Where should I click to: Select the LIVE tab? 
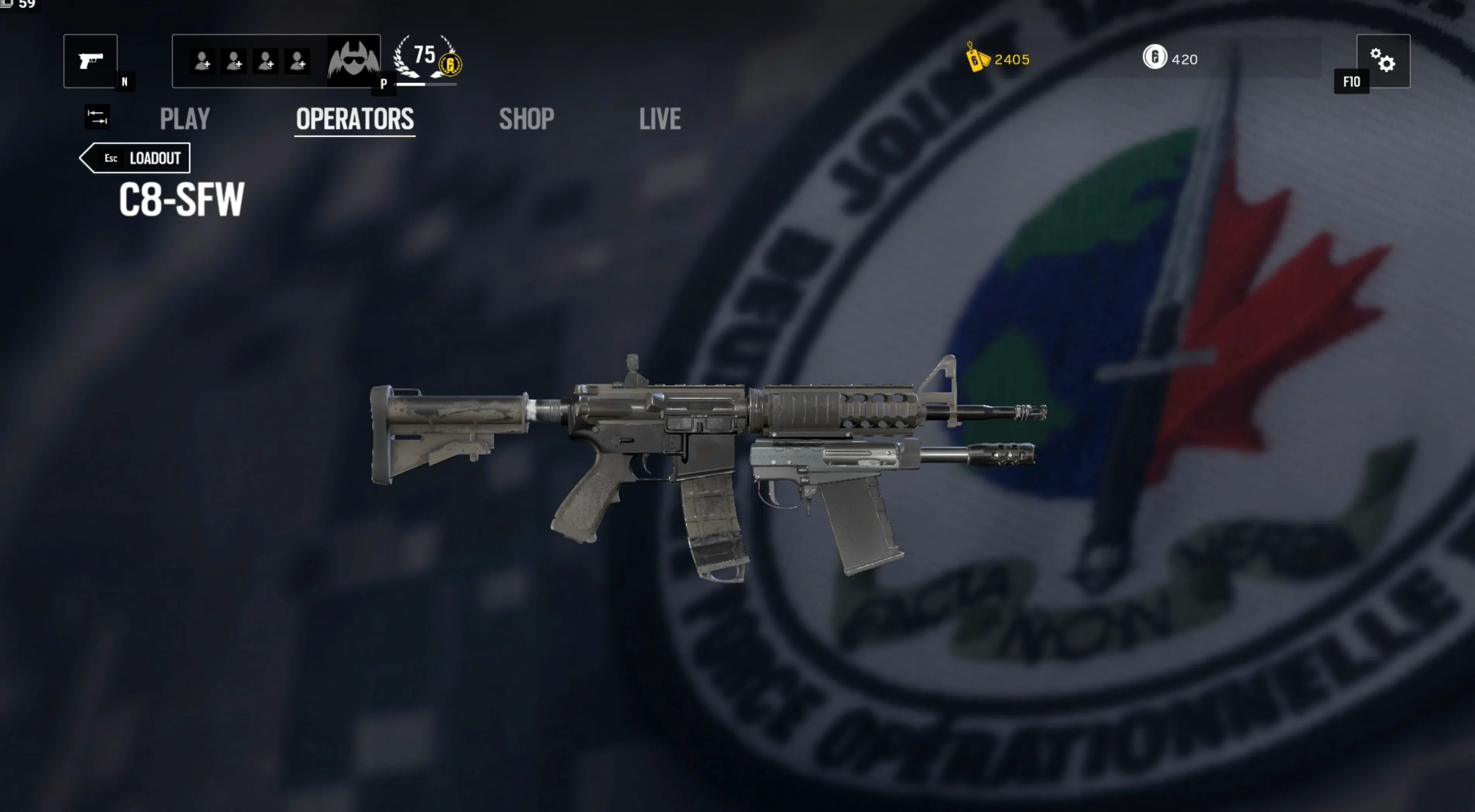point(660,119)
